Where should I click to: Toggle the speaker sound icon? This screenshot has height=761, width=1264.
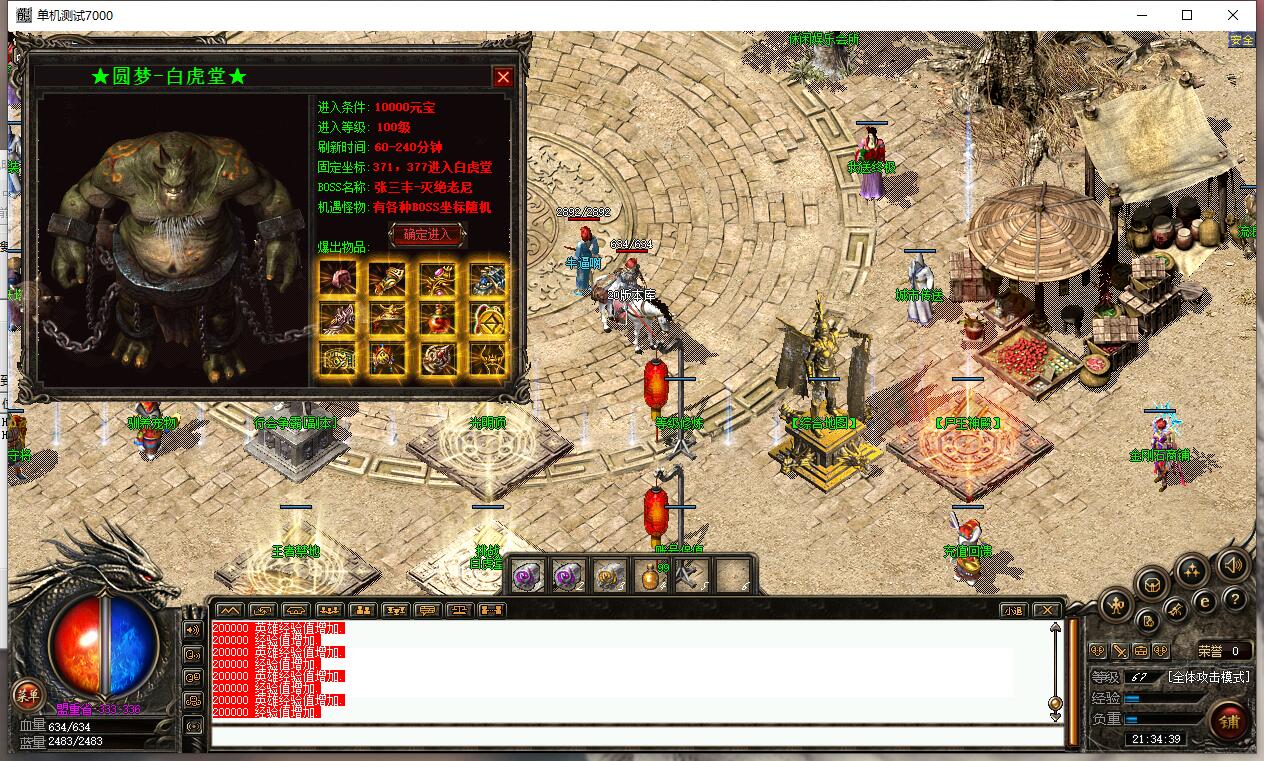(1233, 566)
